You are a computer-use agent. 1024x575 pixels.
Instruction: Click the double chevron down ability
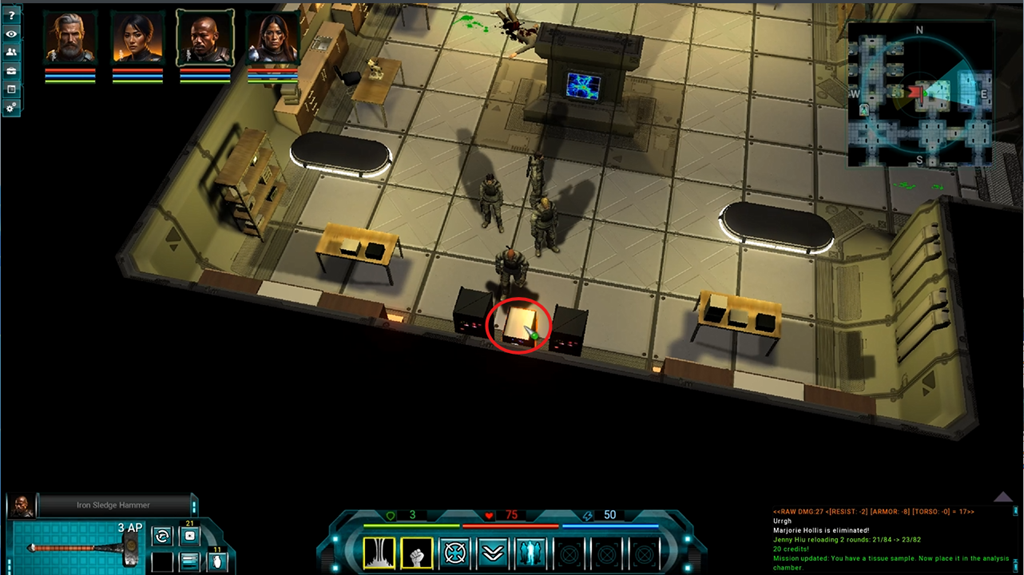(x=492, y=551)
